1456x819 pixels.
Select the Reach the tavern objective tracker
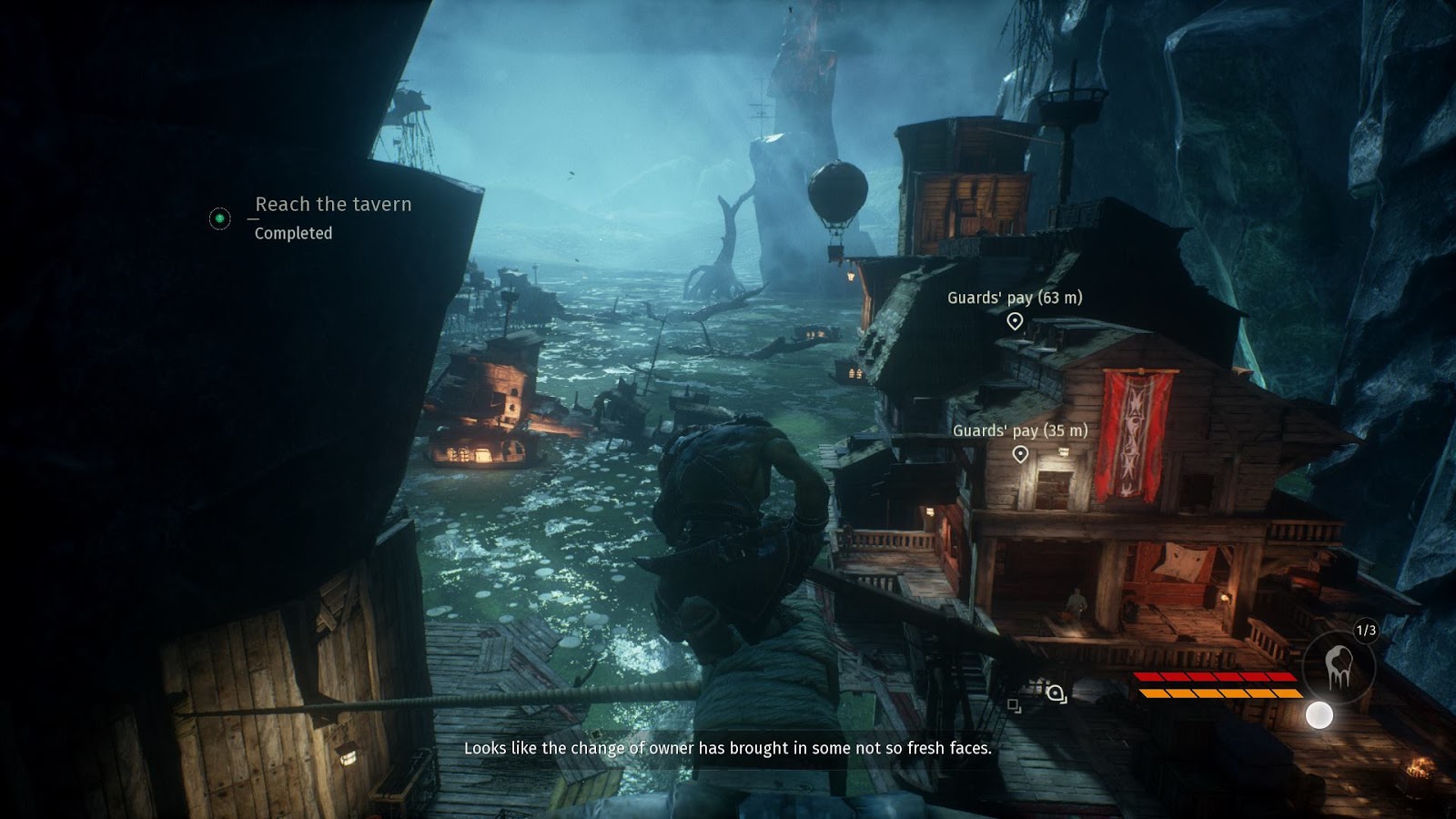pos(332,205)
